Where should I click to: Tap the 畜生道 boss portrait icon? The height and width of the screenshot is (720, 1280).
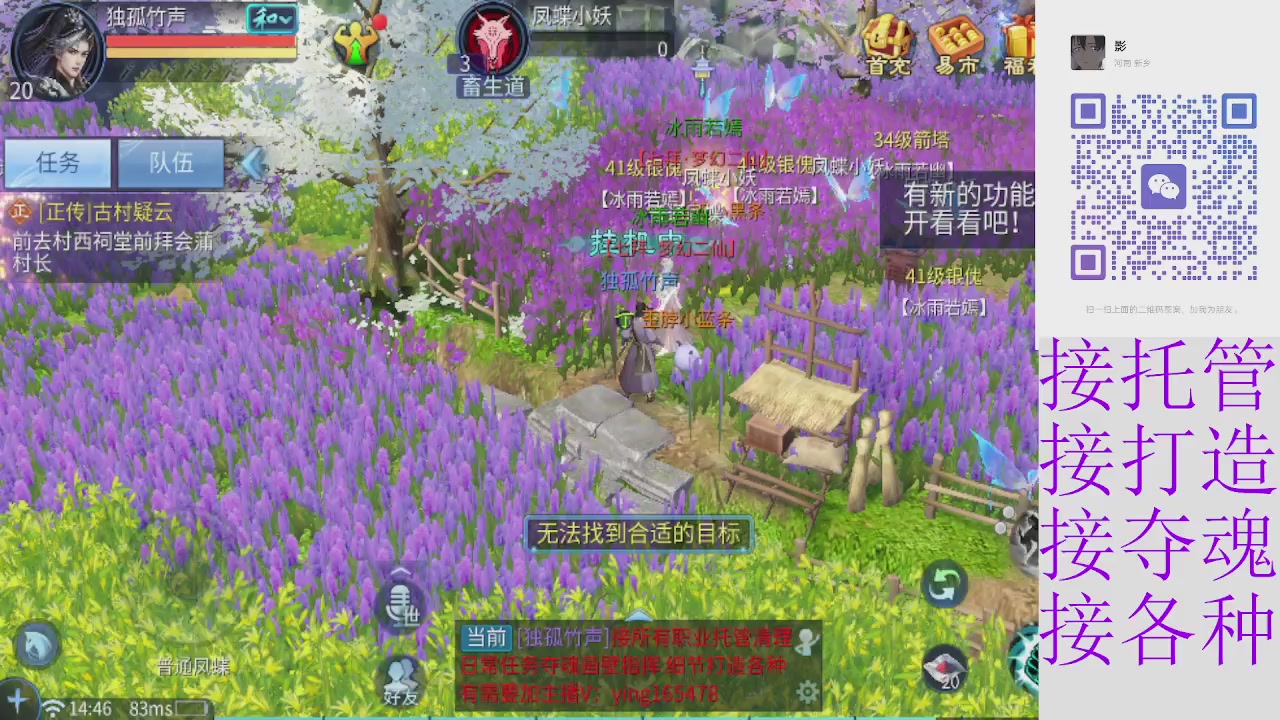coord(491,40)
